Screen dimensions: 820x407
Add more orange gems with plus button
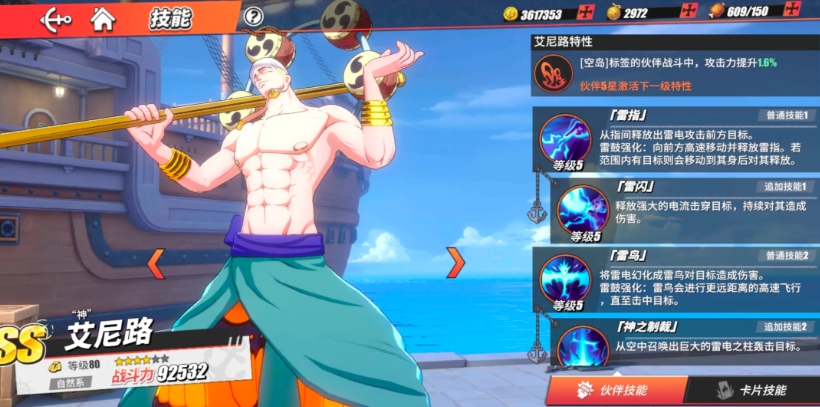pos(687,12)
